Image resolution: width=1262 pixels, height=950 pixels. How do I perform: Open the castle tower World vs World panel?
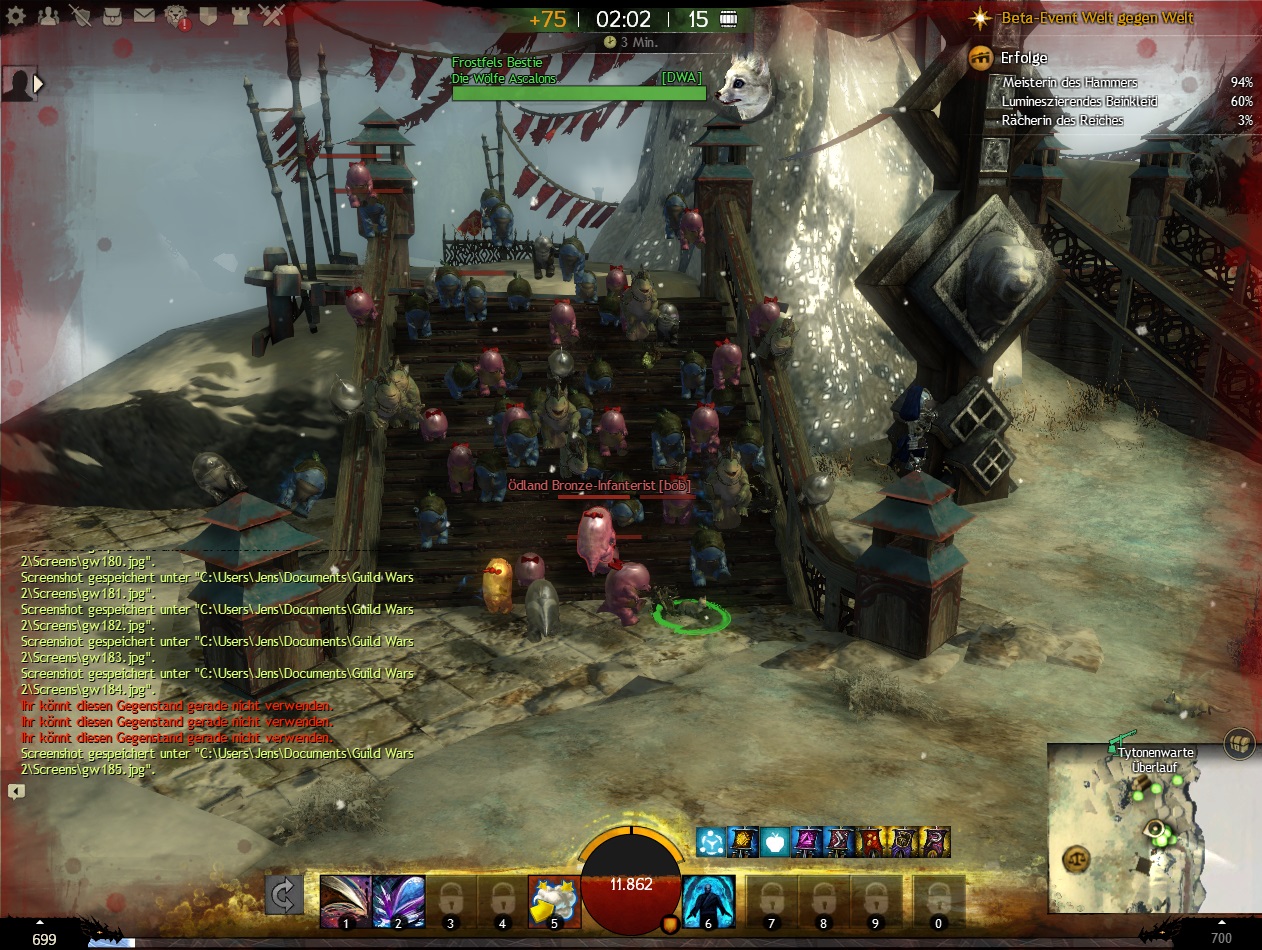[x=240, y=16]
